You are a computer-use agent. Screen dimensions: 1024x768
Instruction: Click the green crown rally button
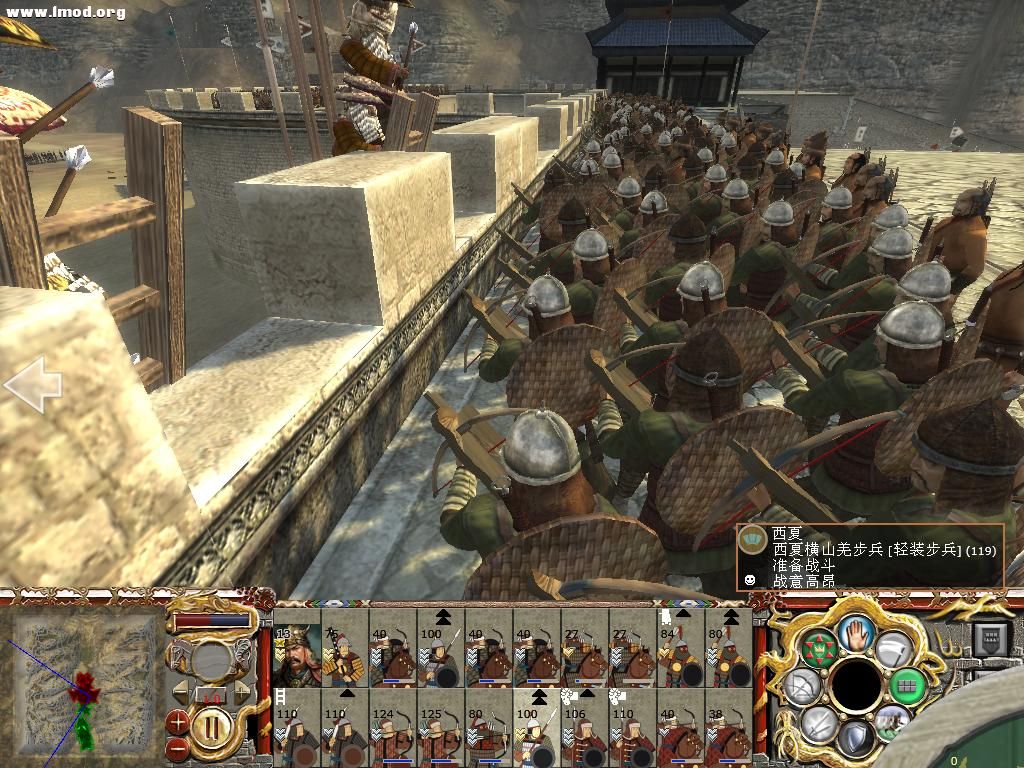click(x=818, y=649)
